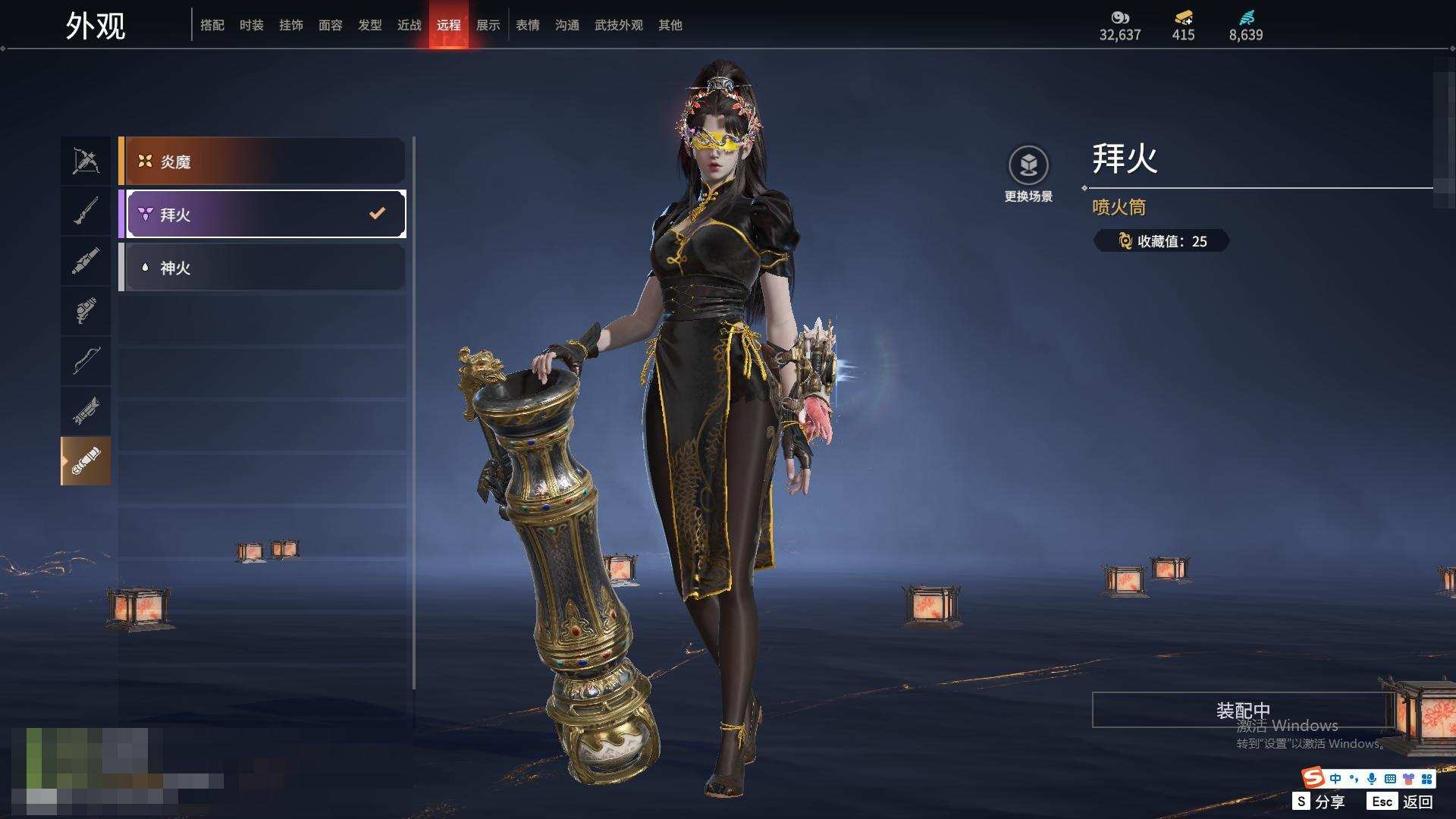The image size is (1456, 819).
Task: Select the 表情 emotes tab
Action: coord(528,25)
